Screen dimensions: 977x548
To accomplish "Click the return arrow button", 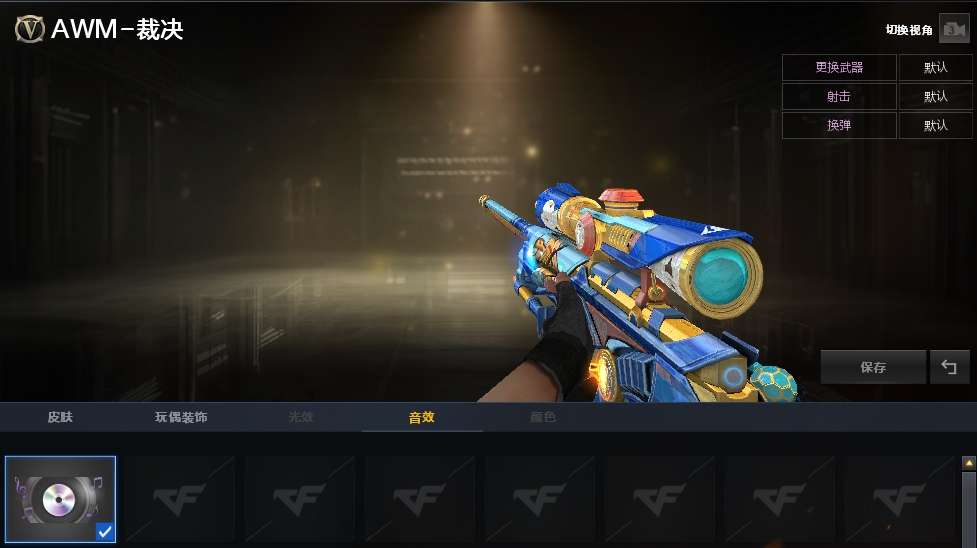I will [x=949, y=367].
